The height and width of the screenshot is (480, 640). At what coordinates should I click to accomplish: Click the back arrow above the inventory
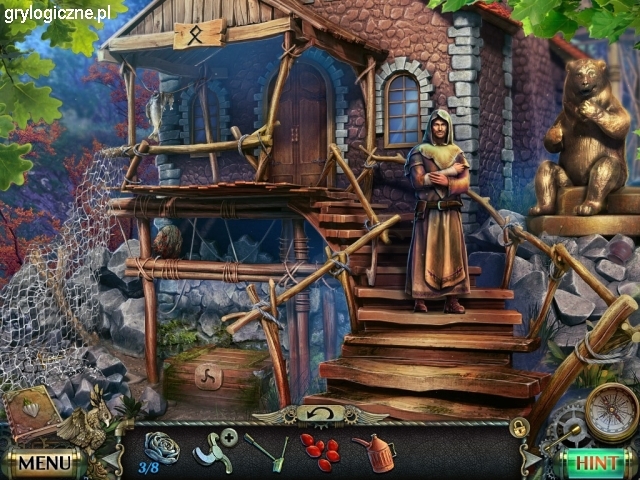319,414
